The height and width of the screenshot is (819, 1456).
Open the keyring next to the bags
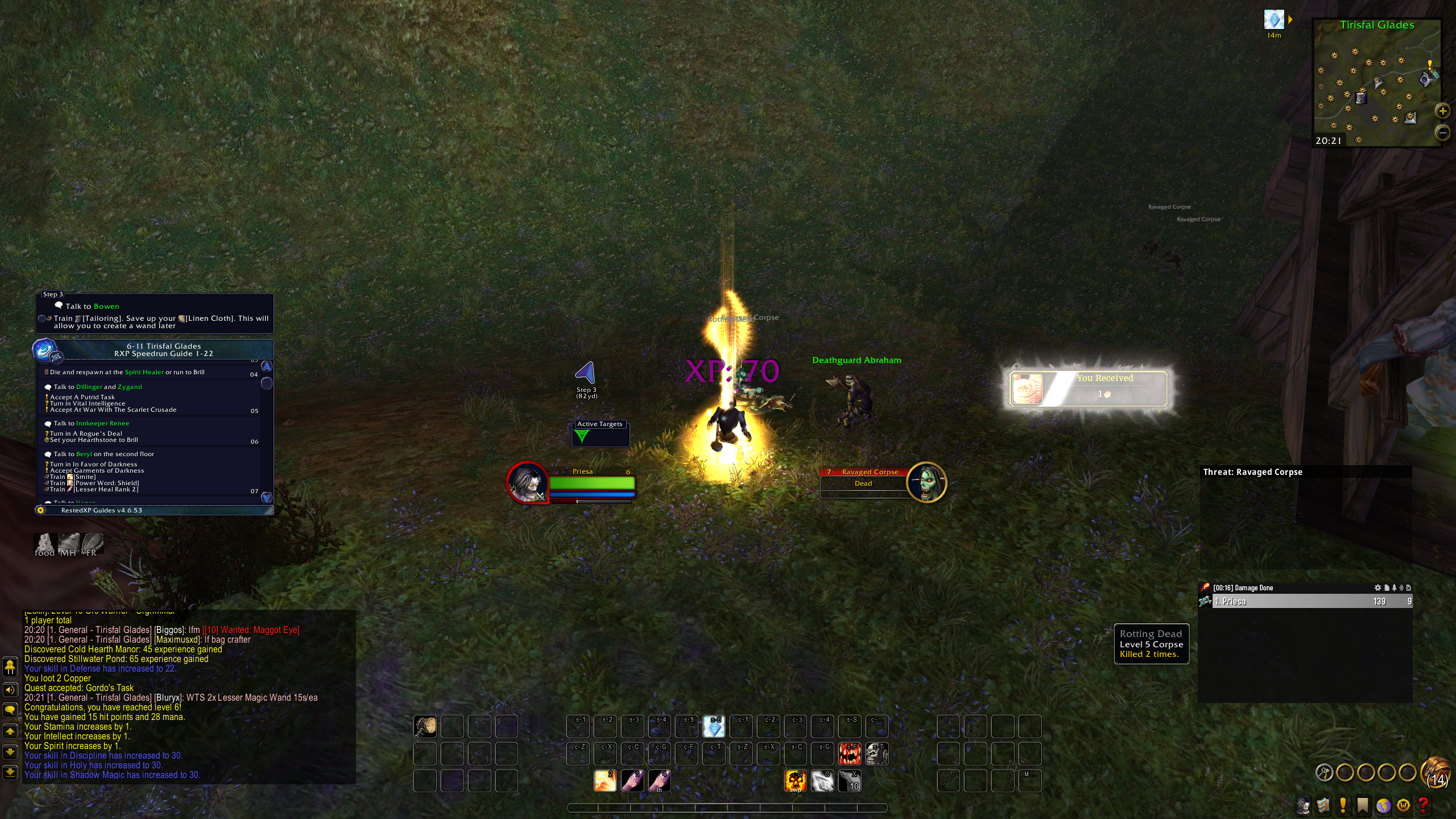tap(1325, 772)
